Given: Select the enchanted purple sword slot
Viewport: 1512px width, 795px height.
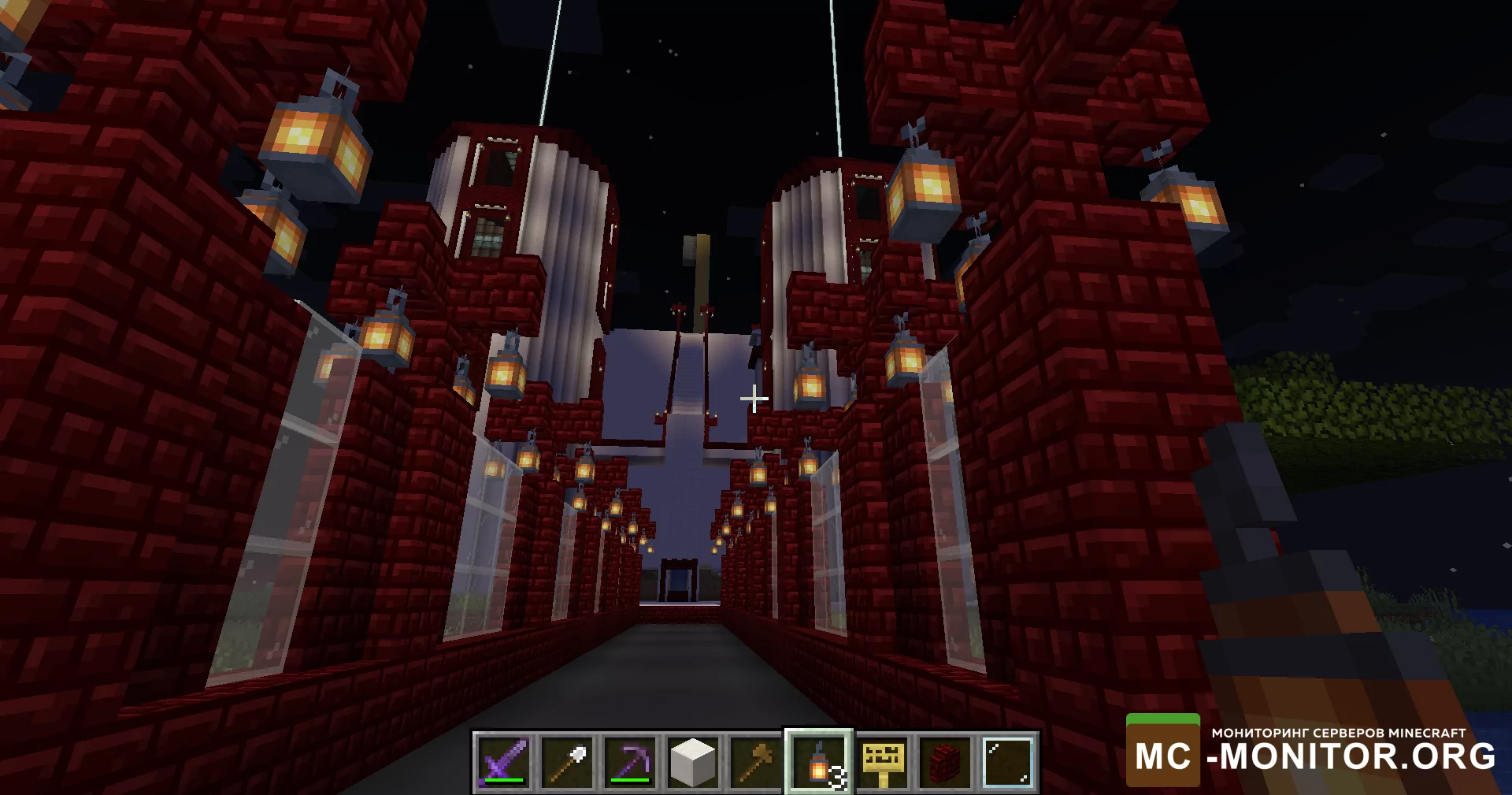Looking at the screenshot, I should tap(504, 761).
